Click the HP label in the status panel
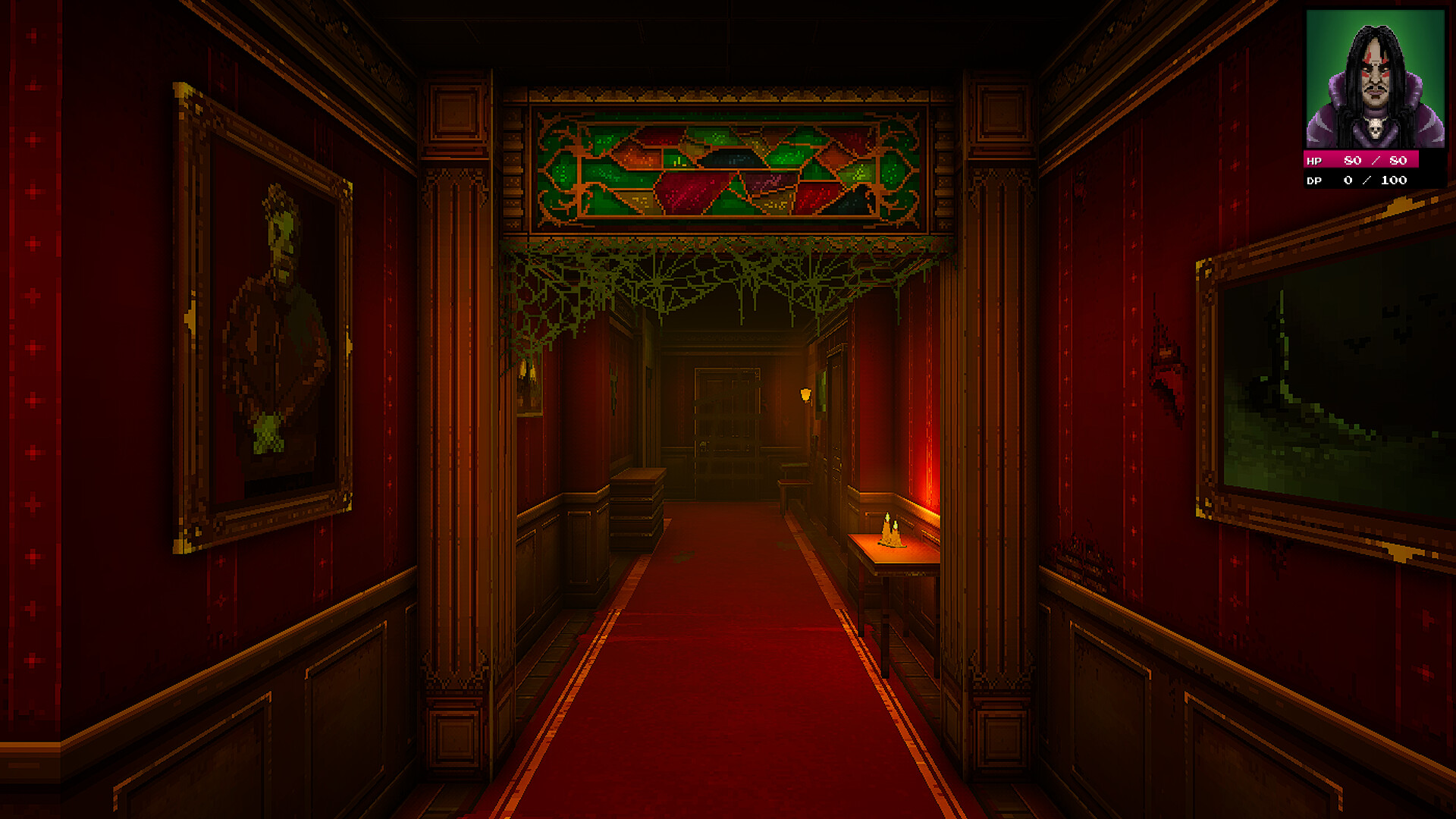The height and width of the screenshot is (819, 1456). tap(1315, 162)
